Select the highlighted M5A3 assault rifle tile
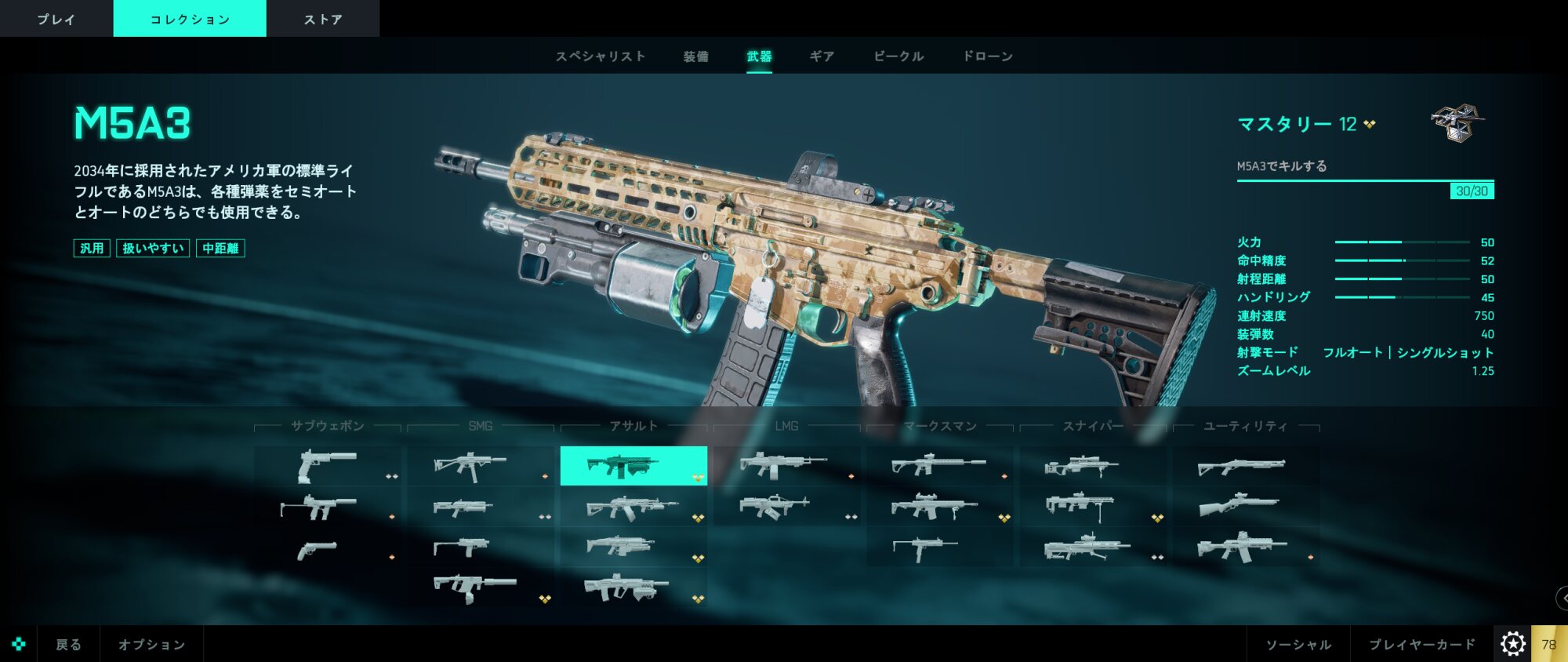The width and height of the screenshot is (1568, 662). [x=633, y=466]
